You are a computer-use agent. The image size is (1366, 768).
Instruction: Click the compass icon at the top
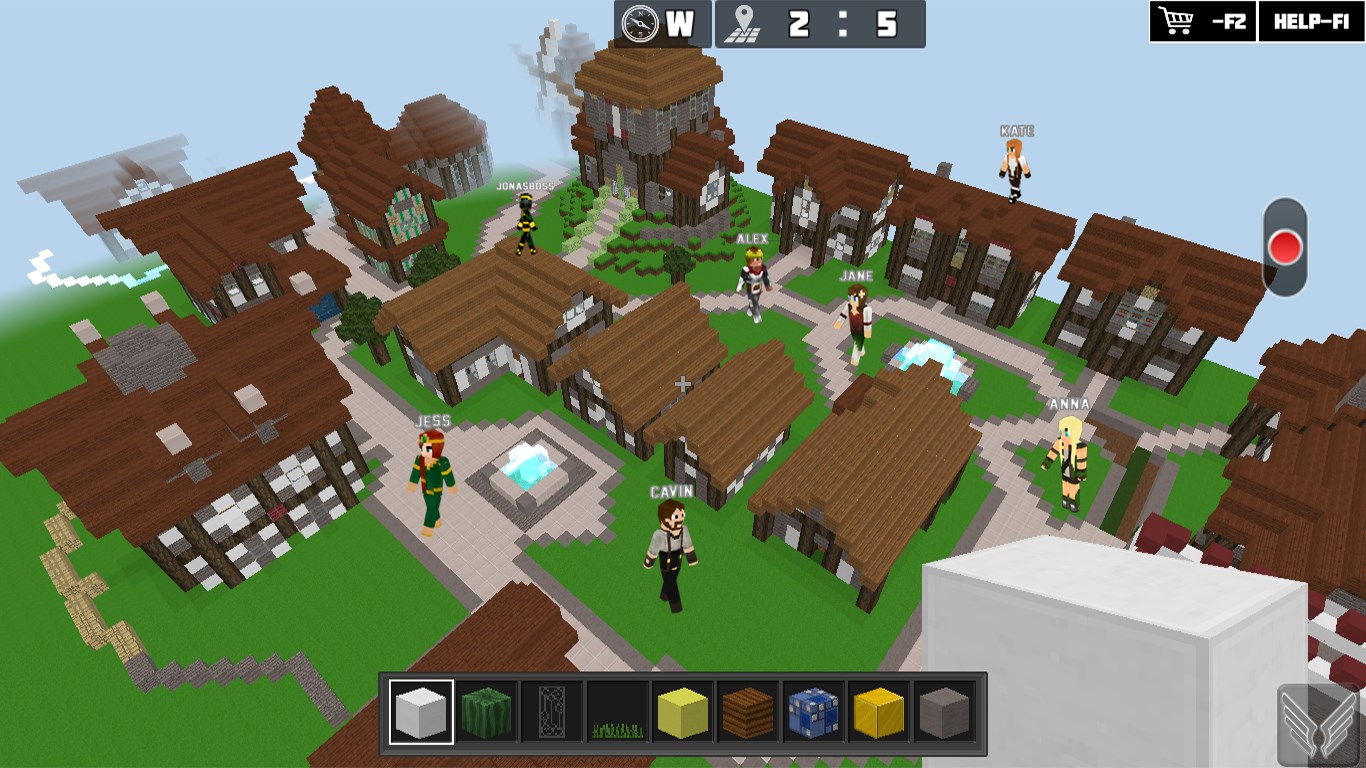[640, 24]
